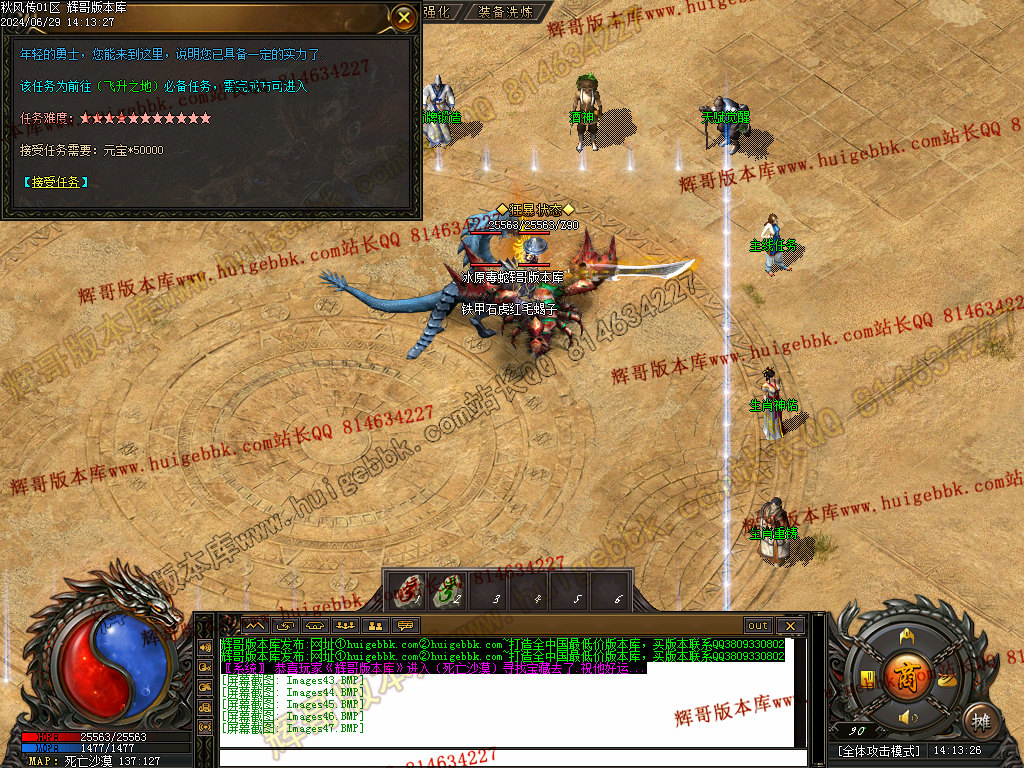Close the chat window with X
This screenshot has height=768, width=1024.
pyautogui.click(x=790, y=626)
